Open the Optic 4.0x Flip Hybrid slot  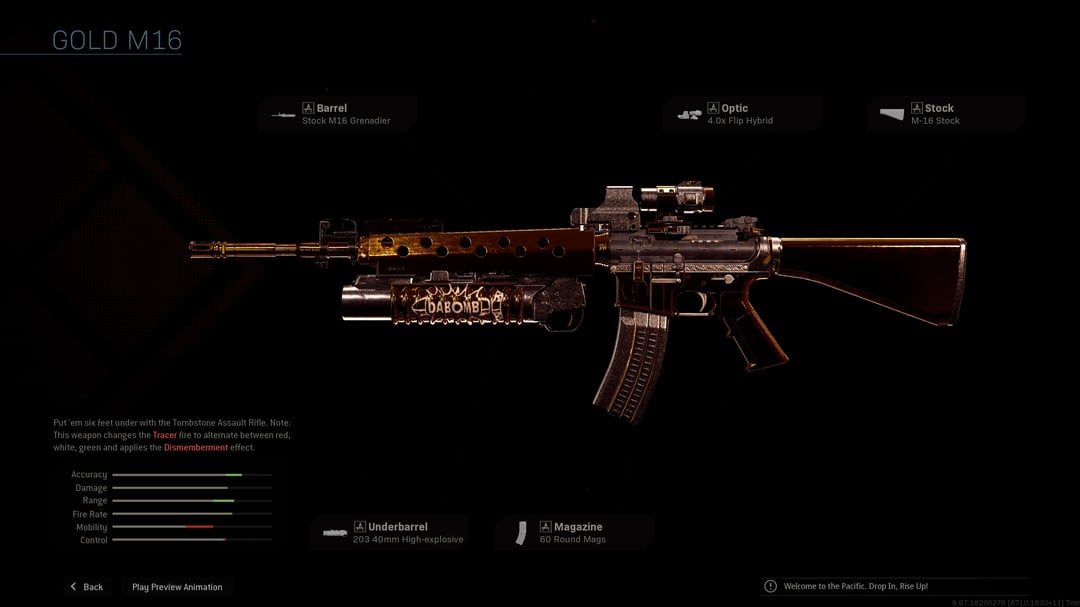tap(742, 114)
